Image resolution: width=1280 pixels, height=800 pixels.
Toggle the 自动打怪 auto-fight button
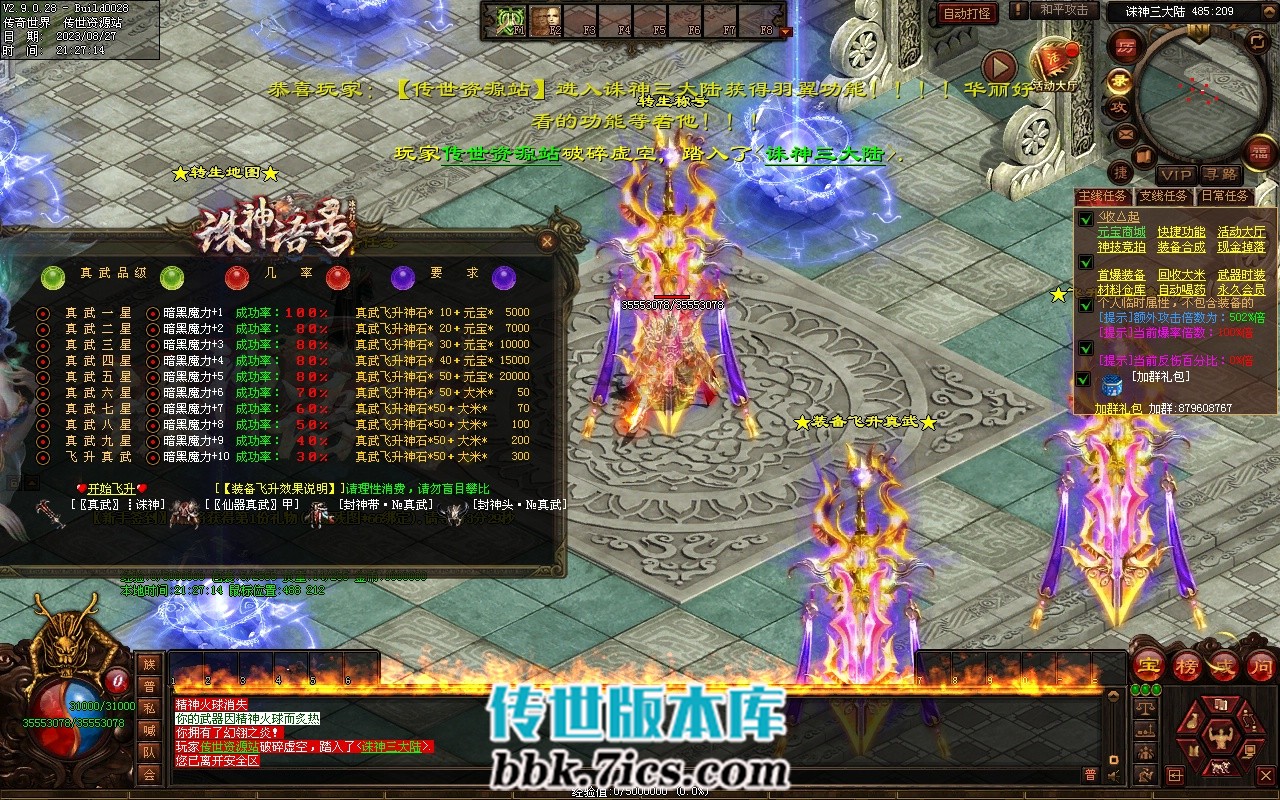(x=967, y=13)
